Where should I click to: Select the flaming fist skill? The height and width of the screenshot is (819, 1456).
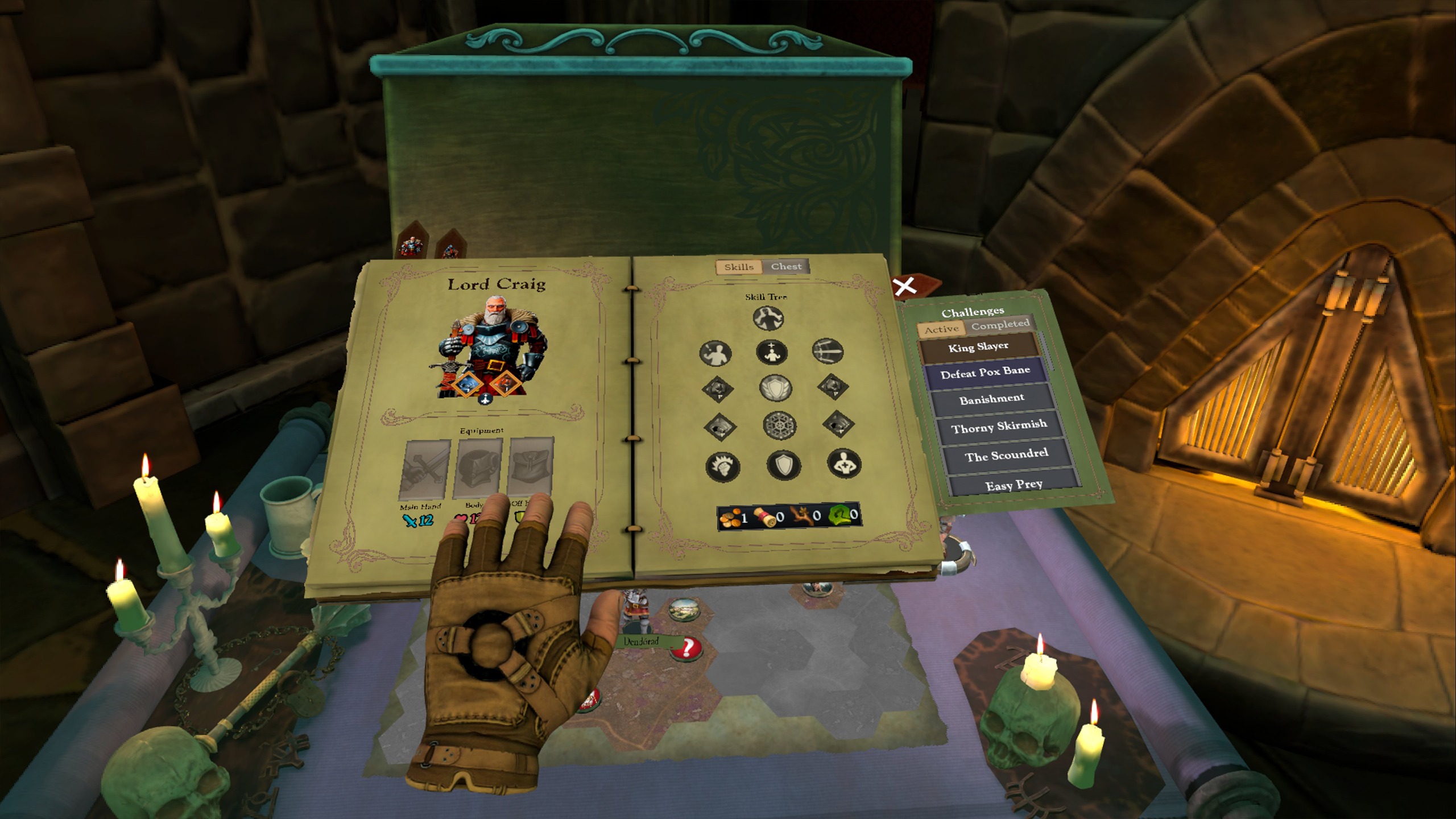point(722,467)
